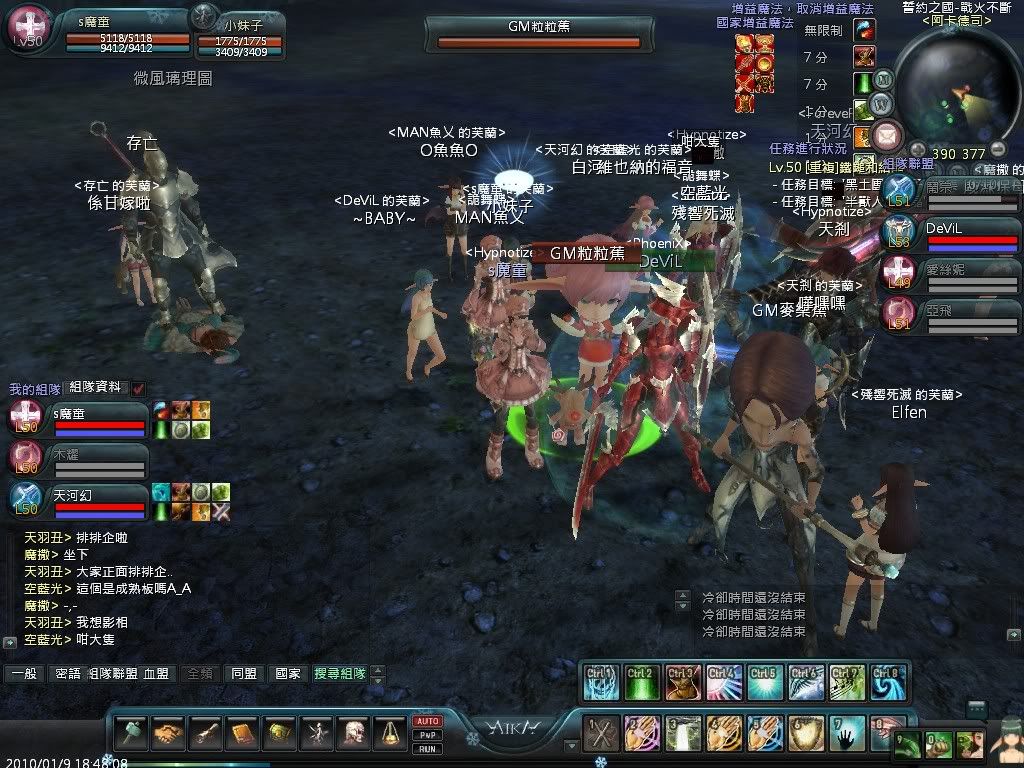Image resolution: width=1024 pixels, height=768 pixels.
Task: Open the mail envelope icon by the minimap
Action: tap(887, 135)
